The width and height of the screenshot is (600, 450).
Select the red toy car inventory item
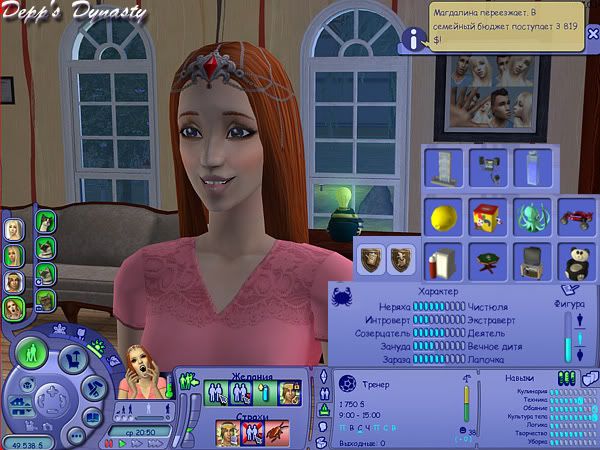[576, 213]
